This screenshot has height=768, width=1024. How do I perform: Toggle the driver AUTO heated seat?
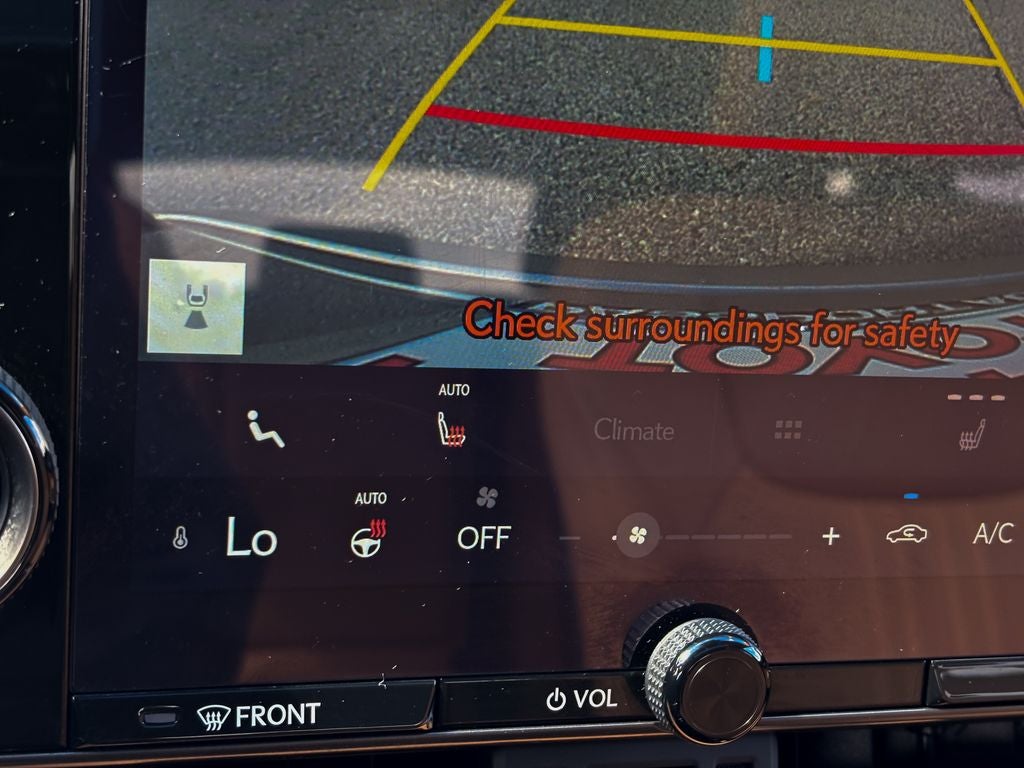click(x=451, y=430)
